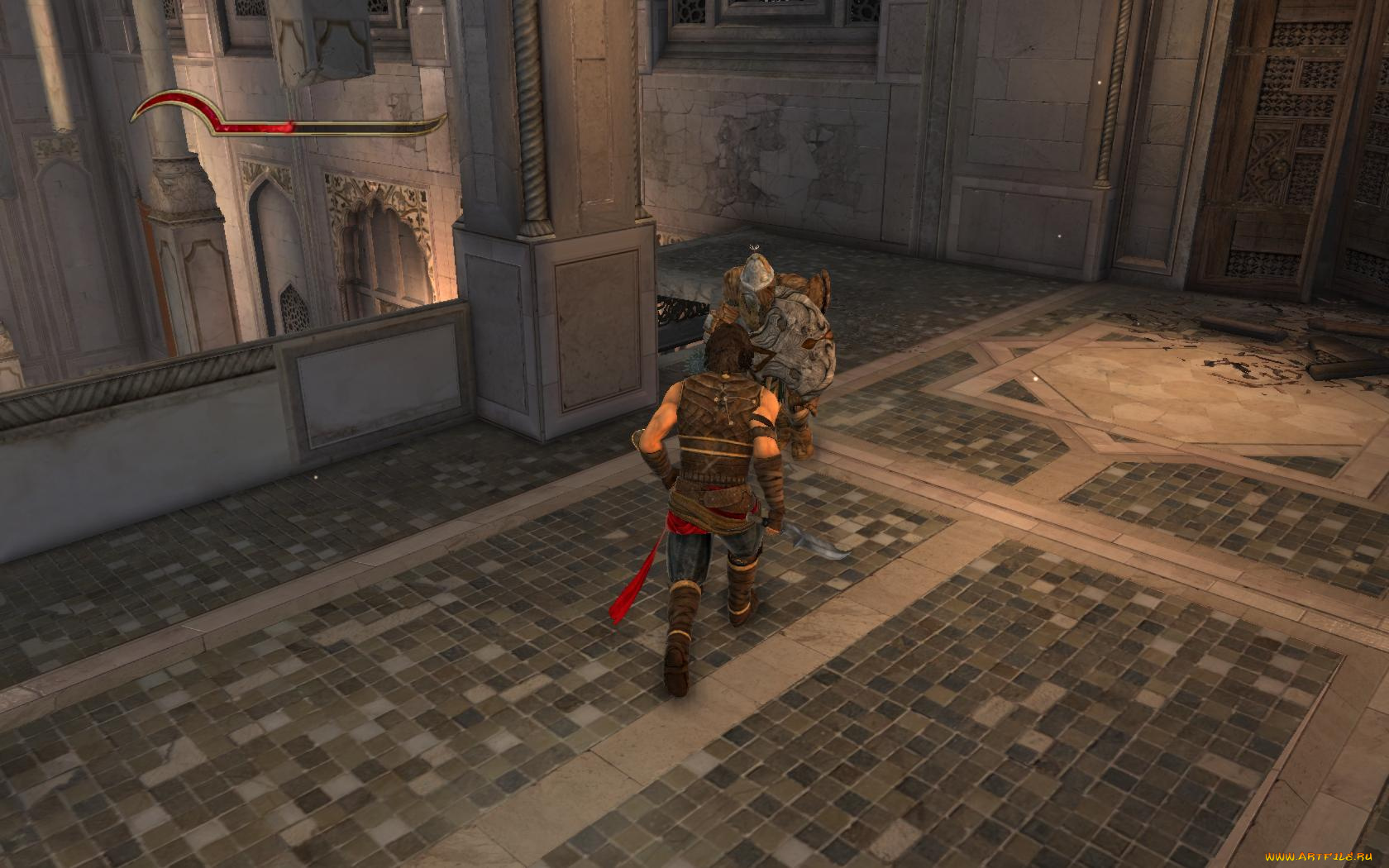Screen dimensions: 1389x868
Task: Click the enemy's pointed metal helmet
Action: (754, 273)
